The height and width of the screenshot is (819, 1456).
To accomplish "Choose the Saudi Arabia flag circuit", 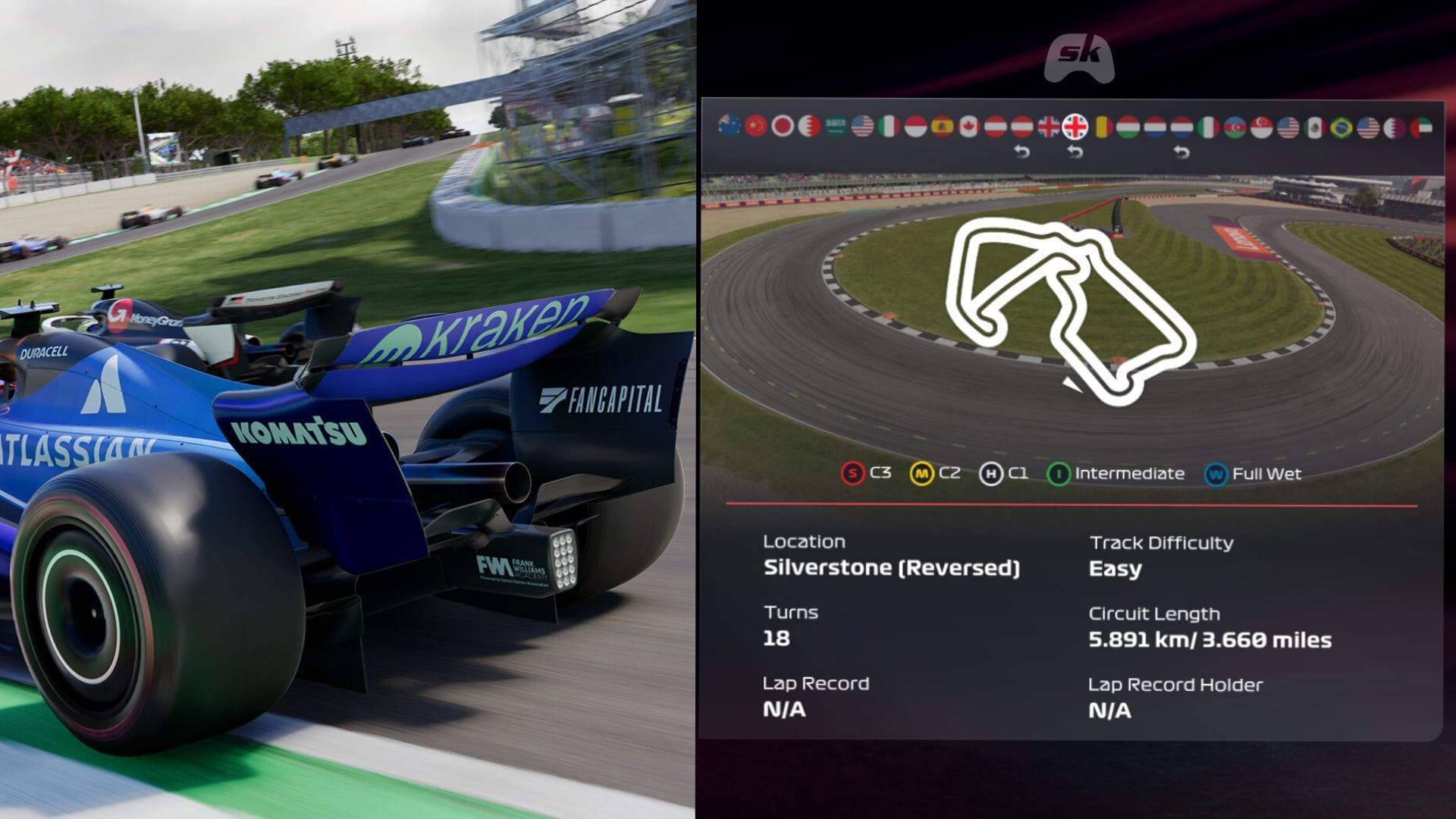I will pos(836,126).
